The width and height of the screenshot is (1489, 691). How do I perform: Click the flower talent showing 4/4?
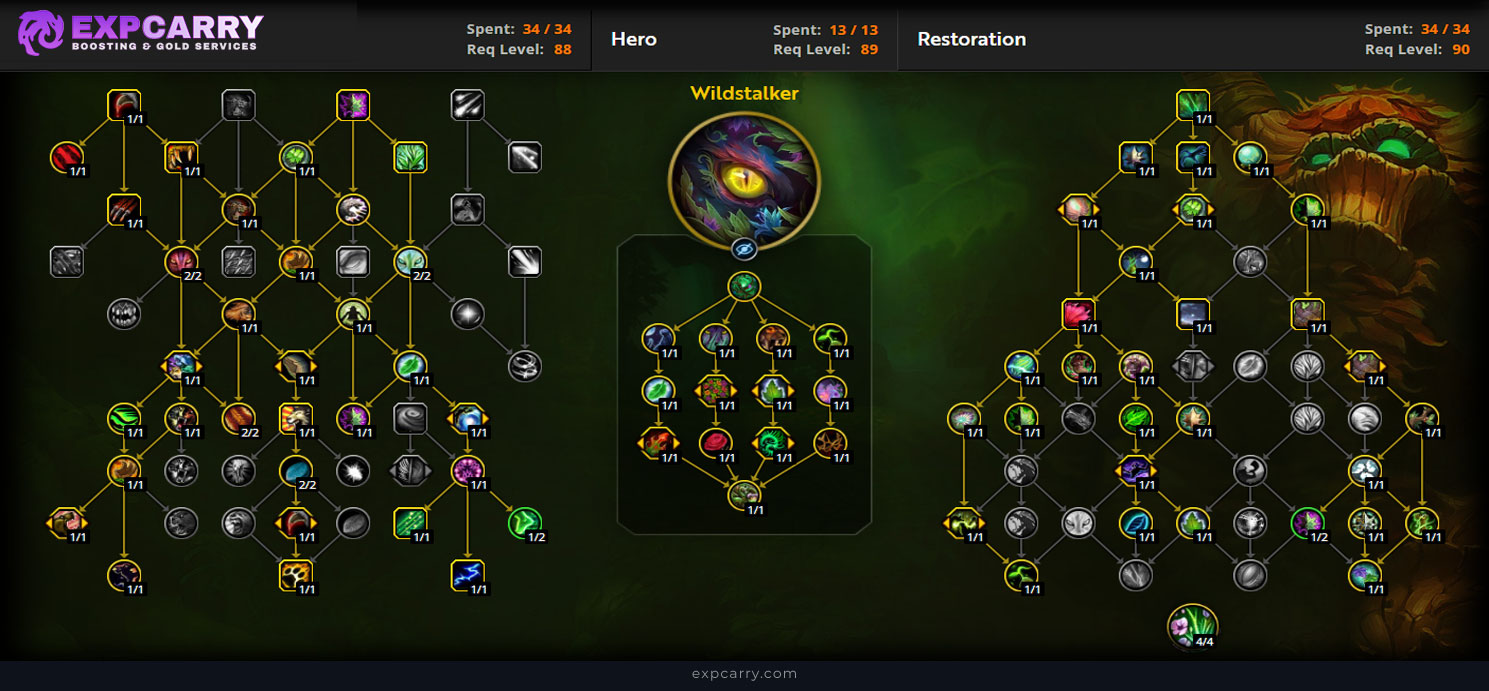(x=1192, y=625)
